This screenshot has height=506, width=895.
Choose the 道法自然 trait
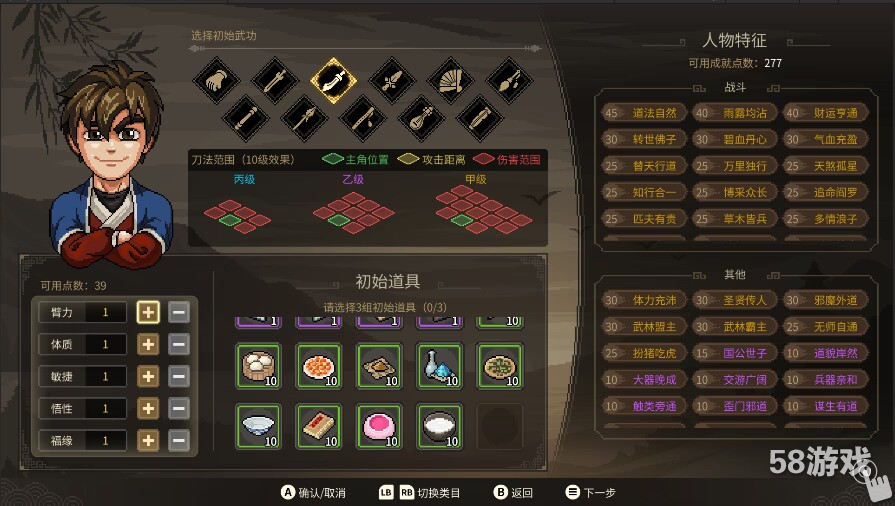[x=642, y=113]
